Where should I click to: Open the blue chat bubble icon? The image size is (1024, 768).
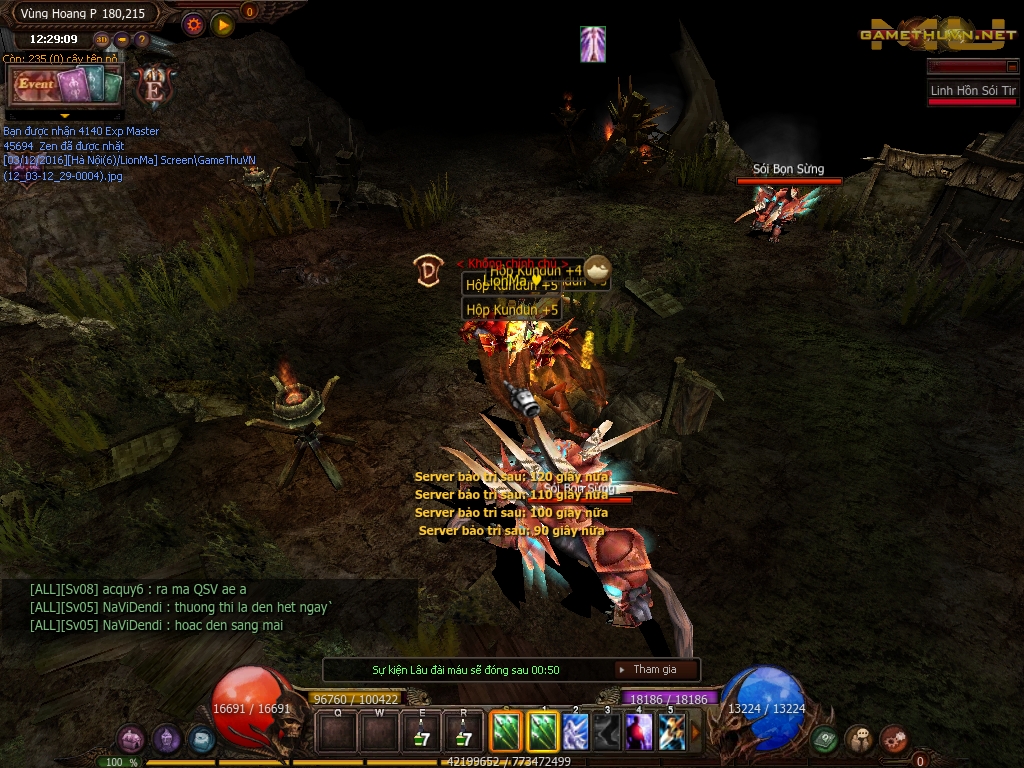coord(201,740)
